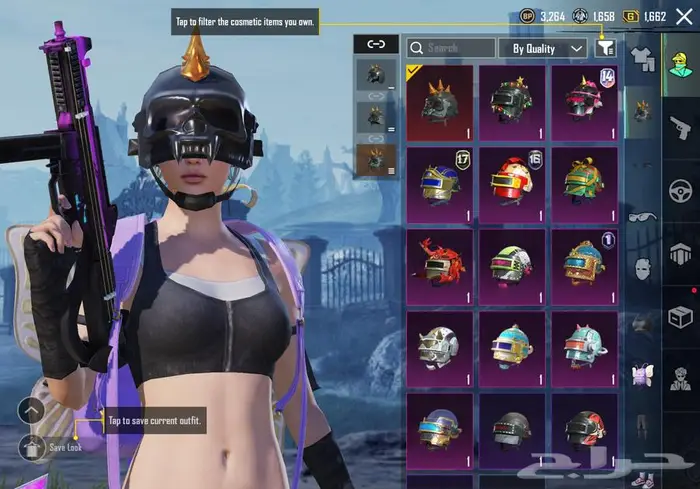The height and width of the screenshot is (489, 700).
Task: Select the blue and gold level 17 helmet
Action: tap(440, 185)
